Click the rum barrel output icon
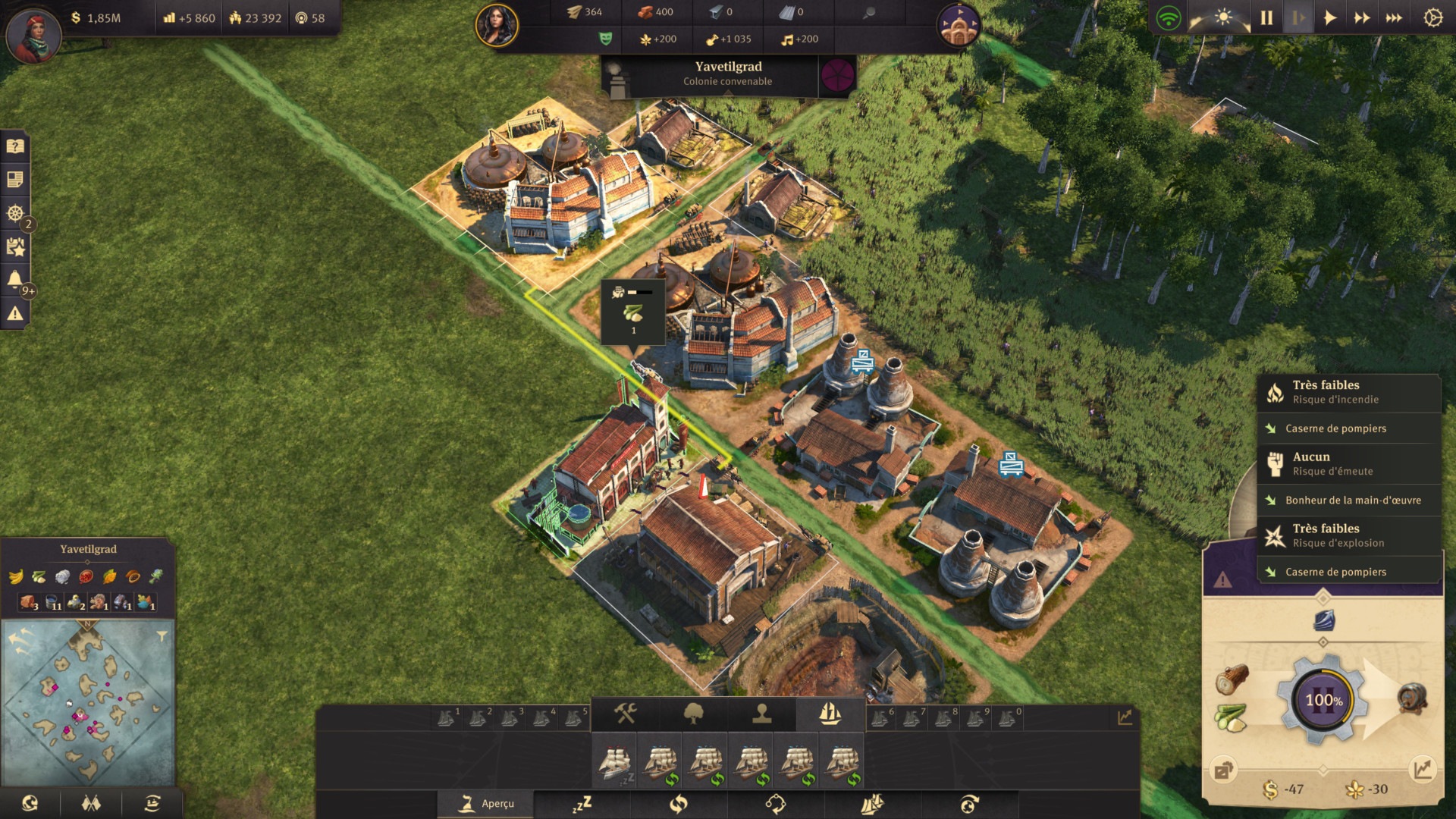 click(1411, 698)
